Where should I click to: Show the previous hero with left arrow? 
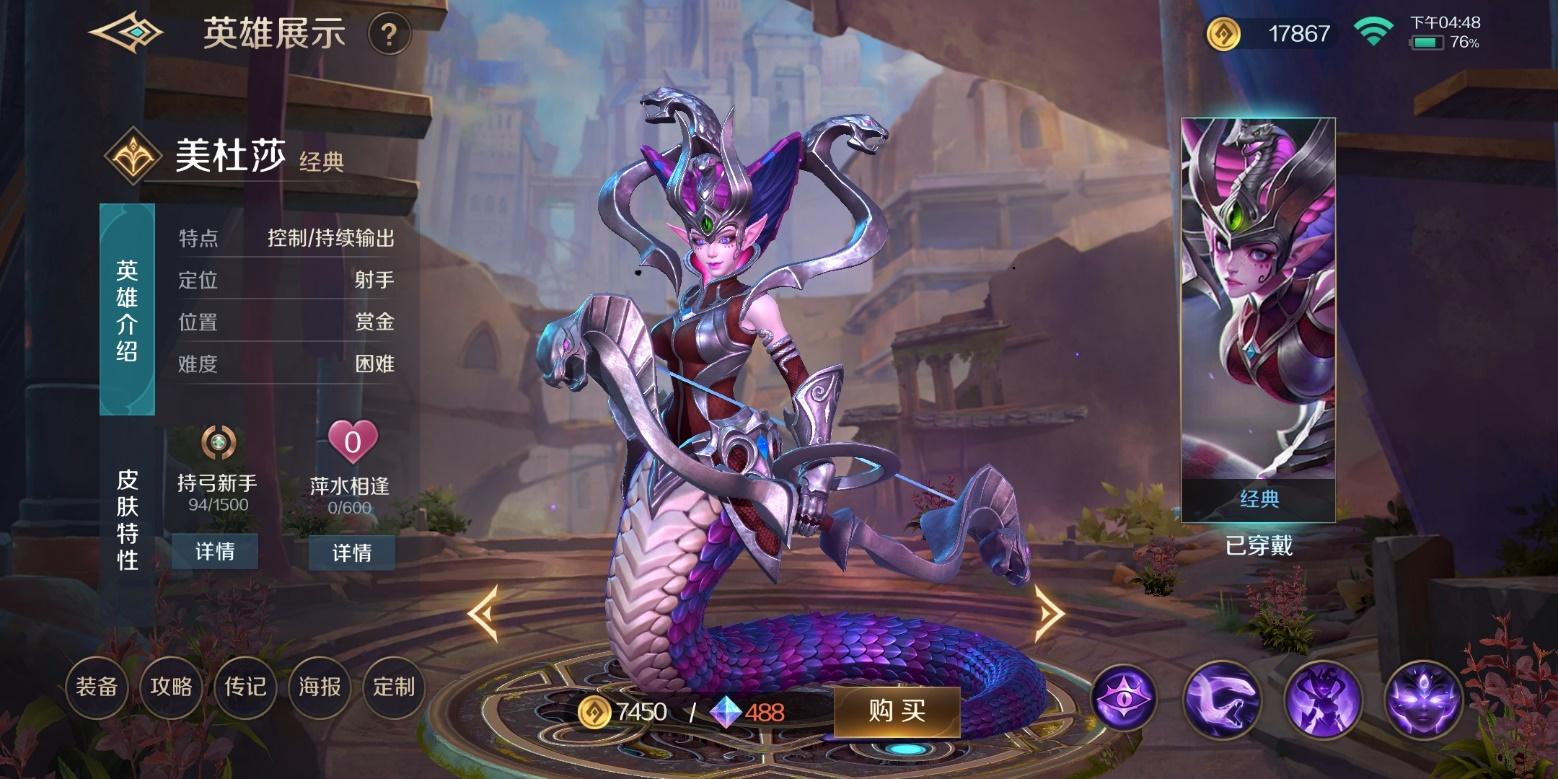(482, 613)
